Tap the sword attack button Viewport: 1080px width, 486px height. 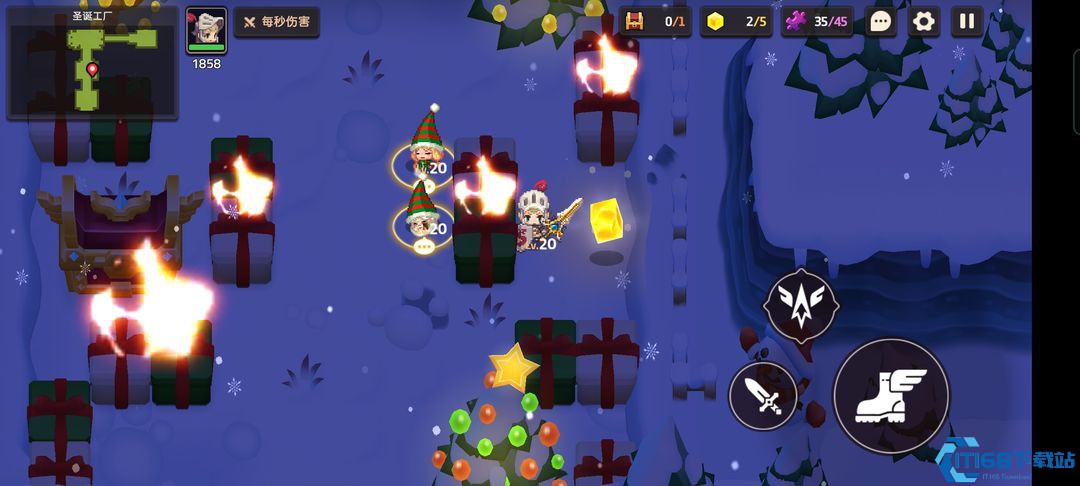tap(764, 396)
